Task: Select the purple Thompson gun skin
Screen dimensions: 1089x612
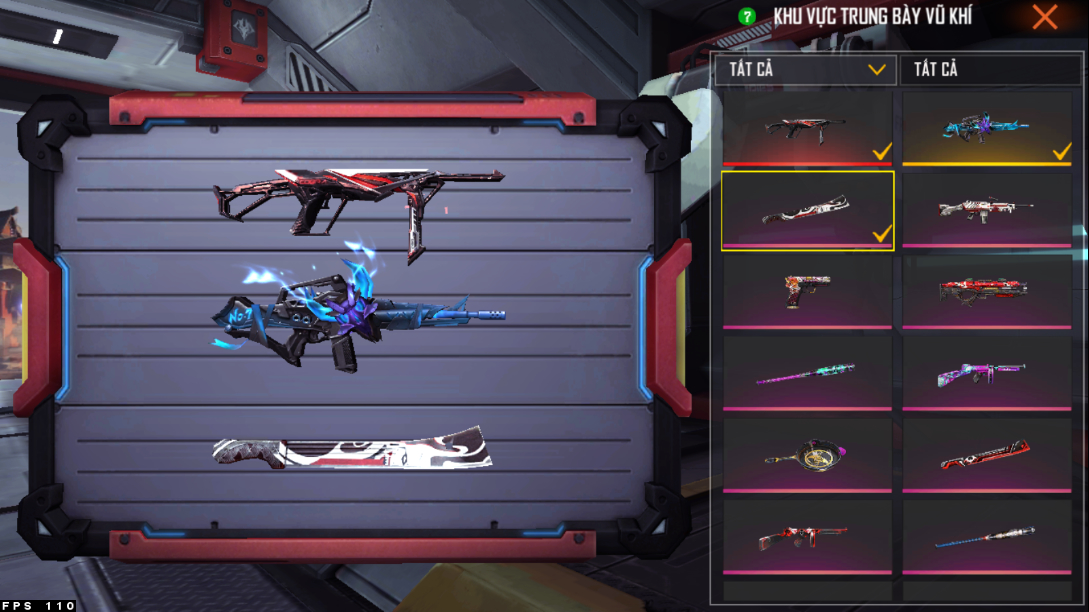Action: (986, 373)
